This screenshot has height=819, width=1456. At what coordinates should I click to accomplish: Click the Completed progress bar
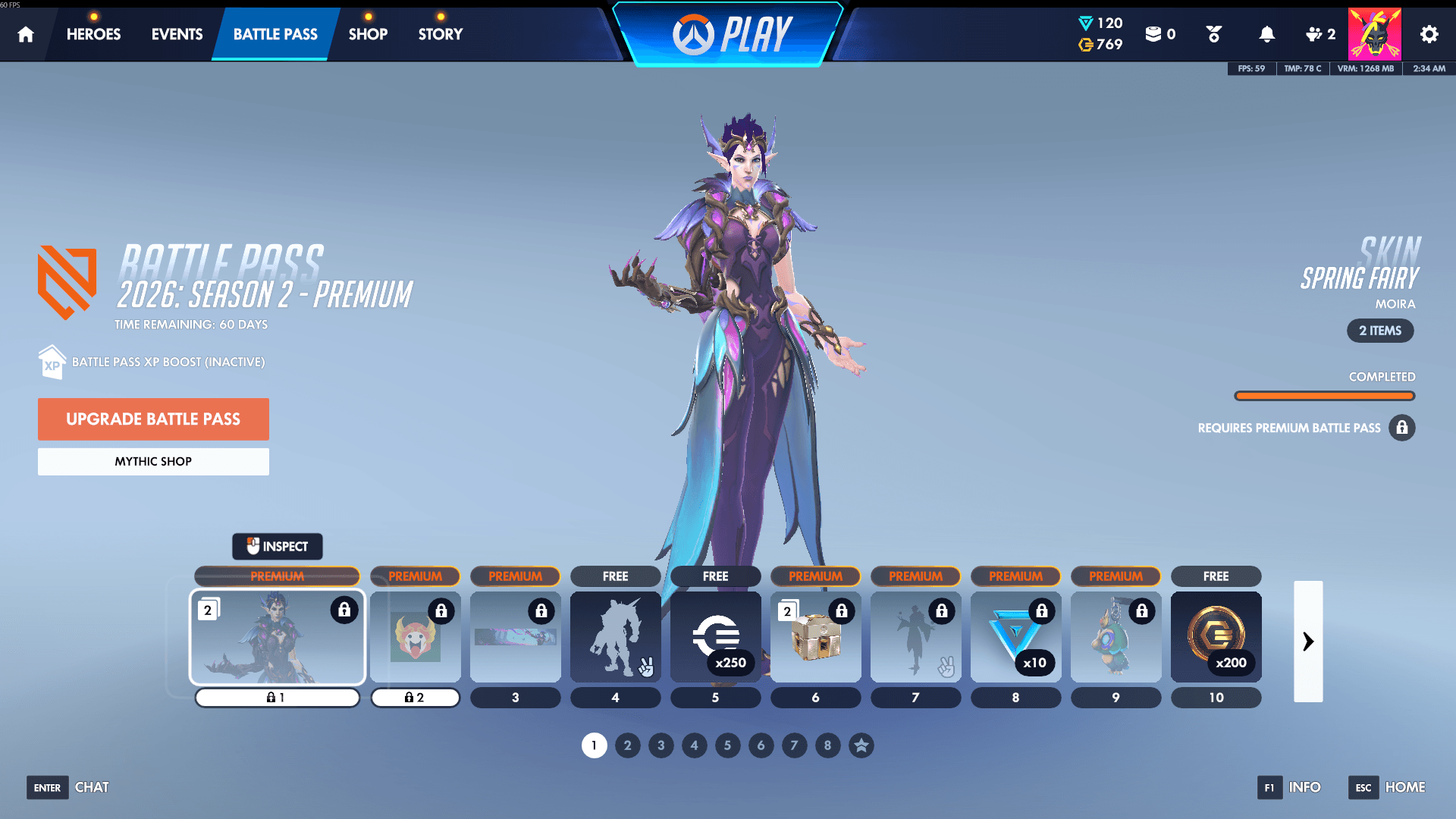1324,395
